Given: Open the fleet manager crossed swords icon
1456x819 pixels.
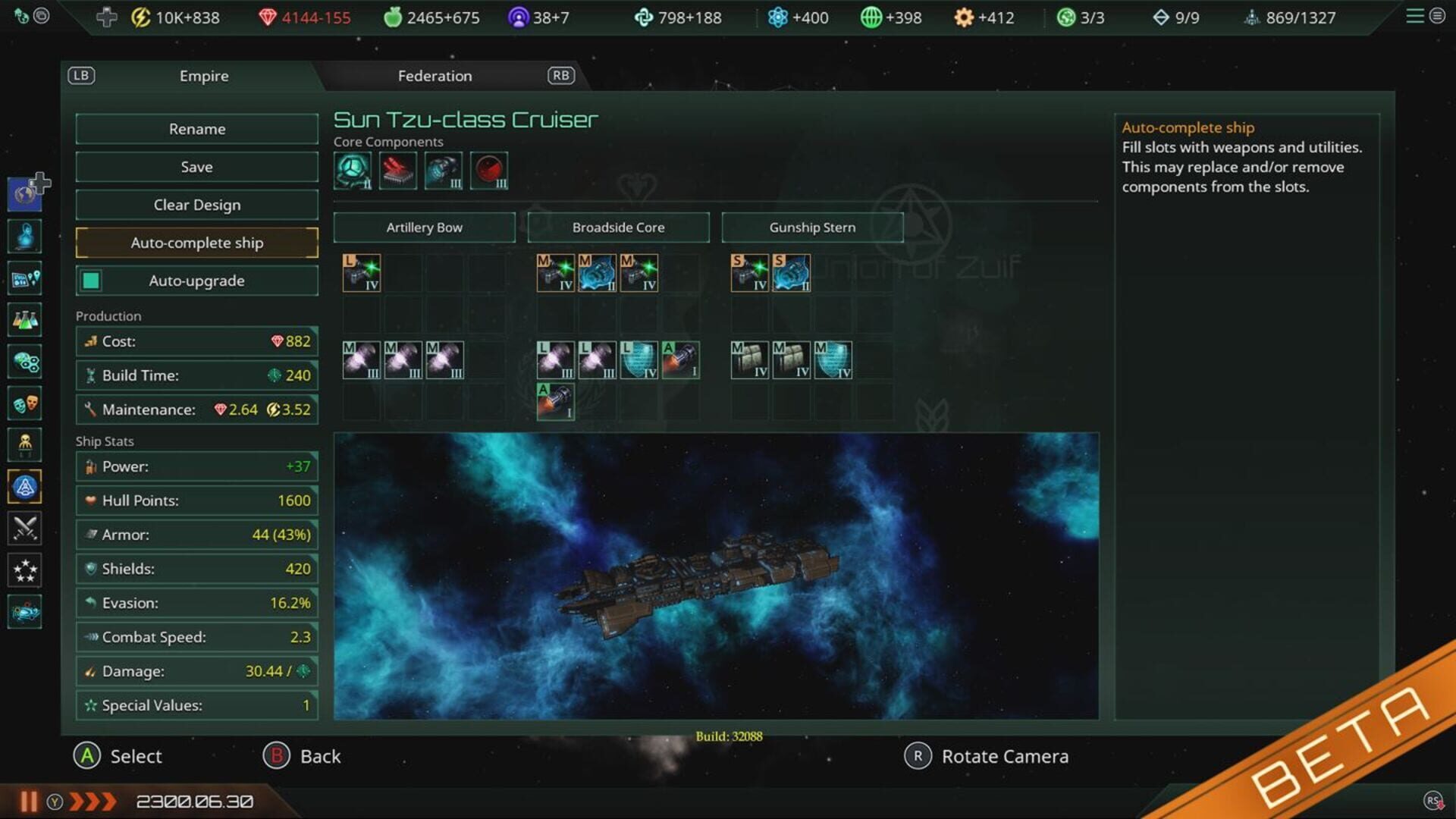Looking at the screenshot, I should (25, 529).
